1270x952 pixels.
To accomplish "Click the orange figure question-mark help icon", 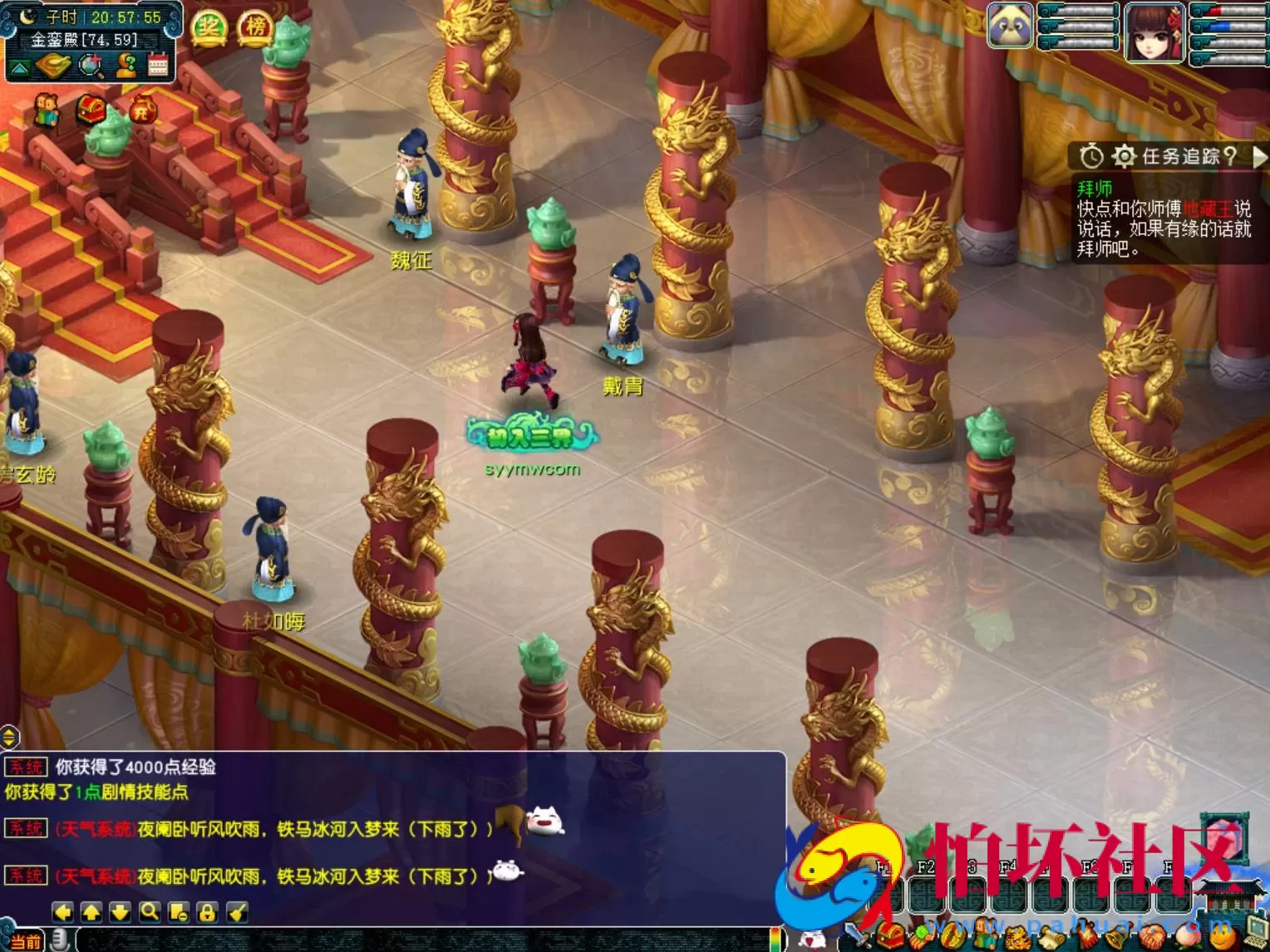I will coord(126,65).
